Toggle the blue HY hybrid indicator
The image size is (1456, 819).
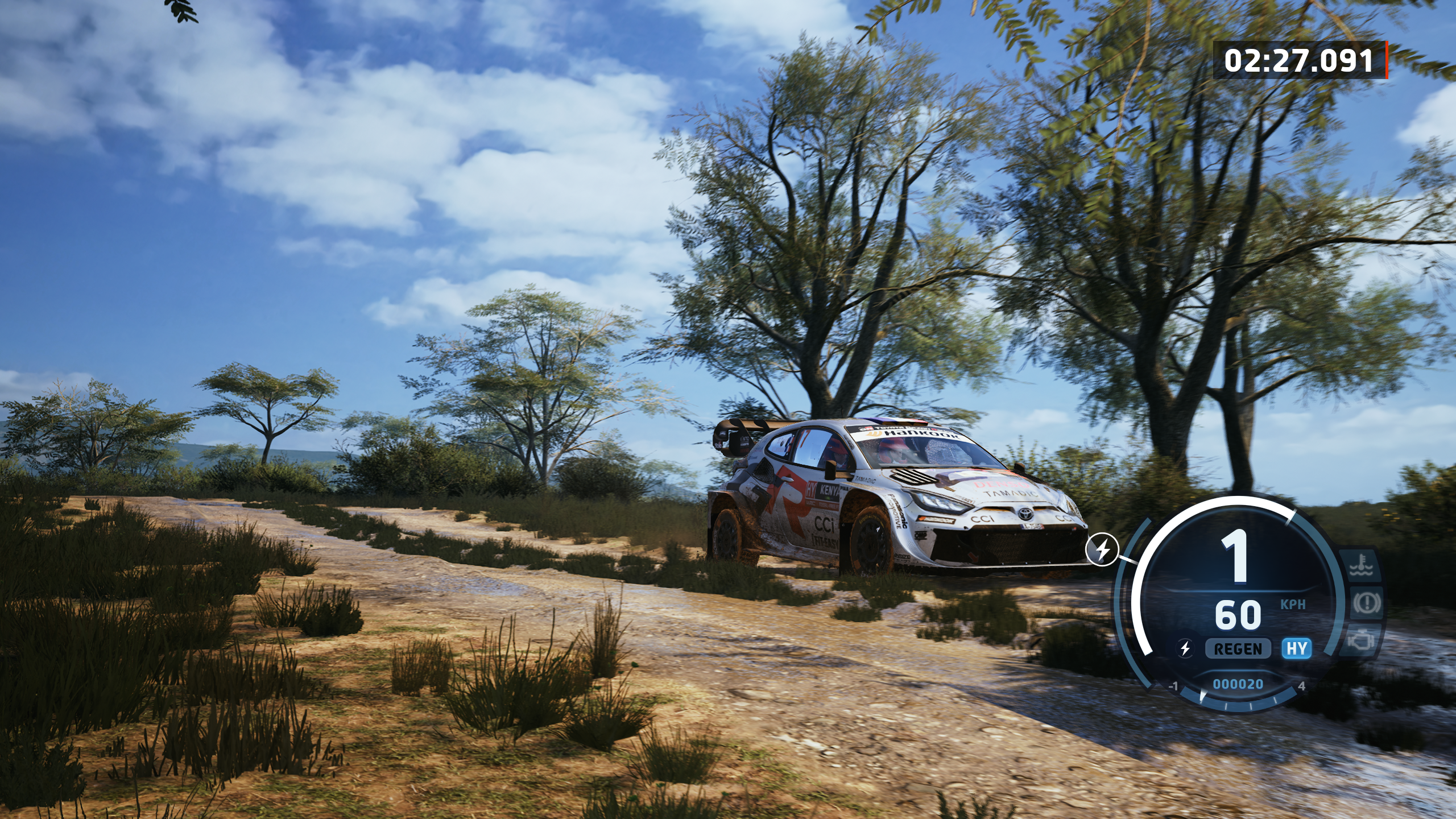[1296, 648]
